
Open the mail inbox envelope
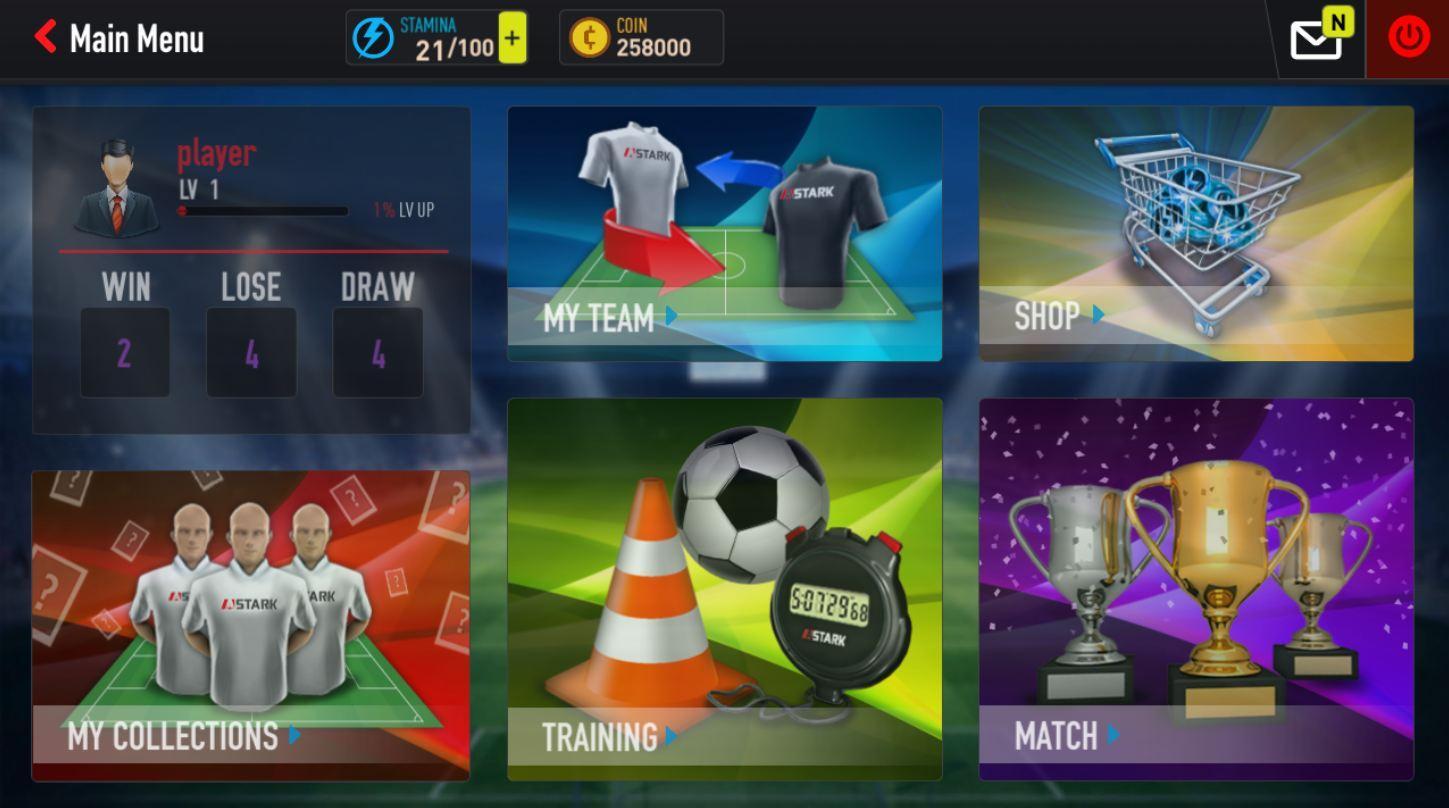coord(1316,40)
